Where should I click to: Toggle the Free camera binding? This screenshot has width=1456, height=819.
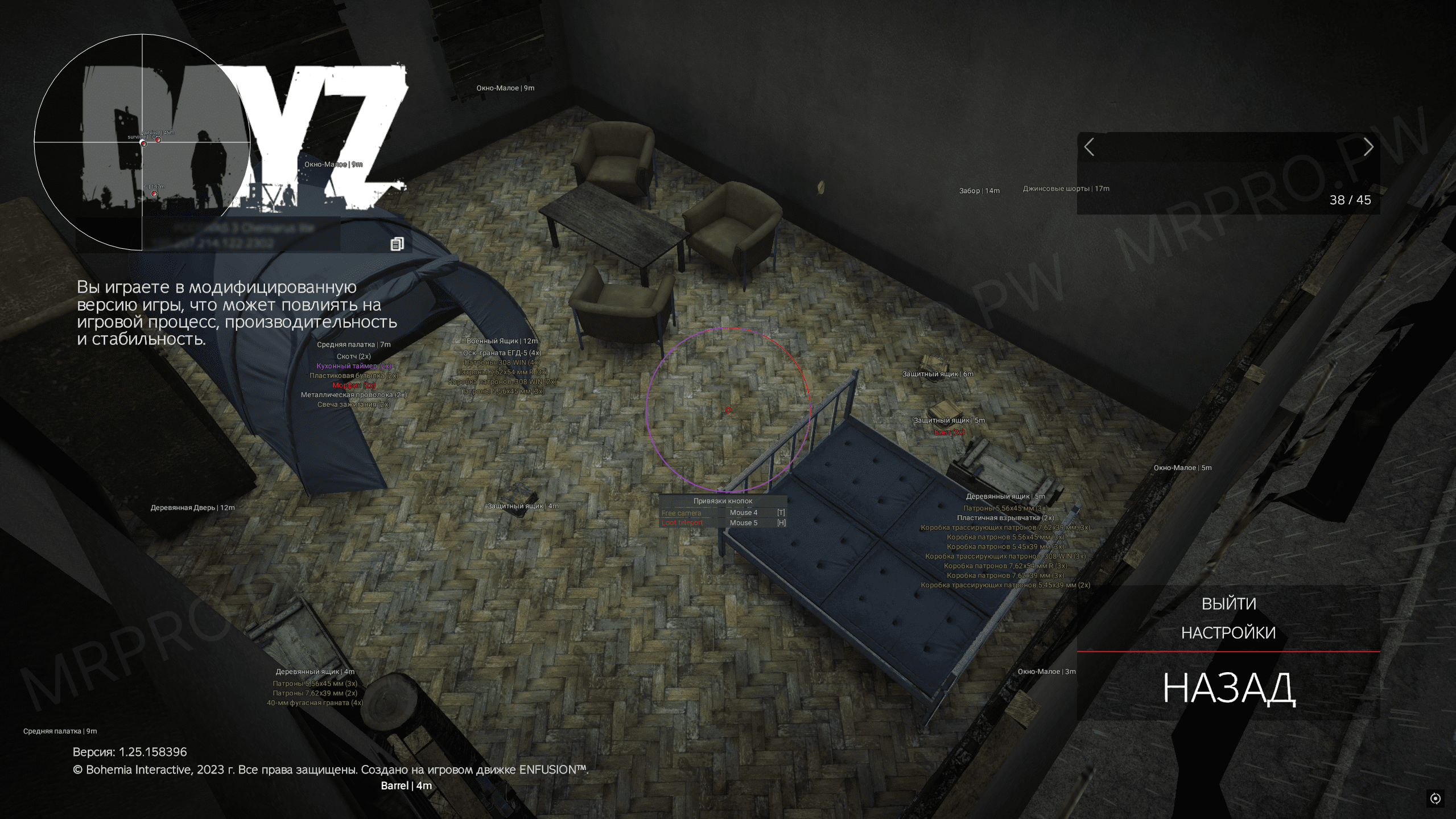click(x=680, y=512)
